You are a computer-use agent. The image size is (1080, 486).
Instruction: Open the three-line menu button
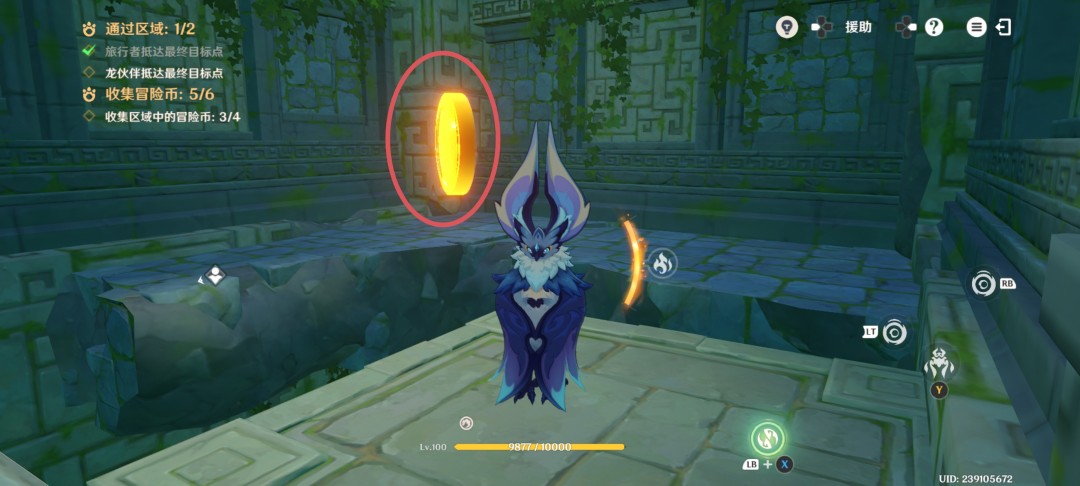[976, 27]
